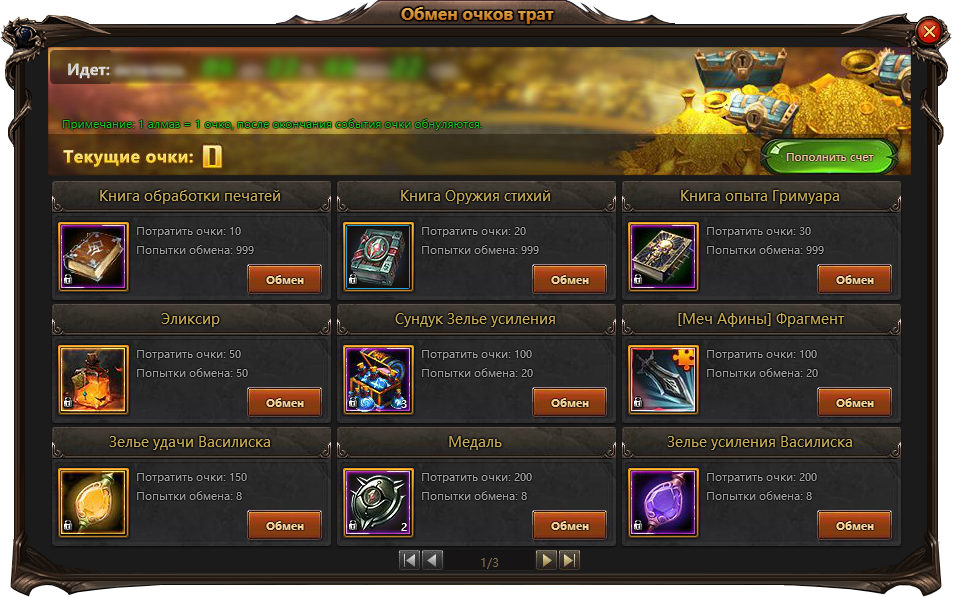Exchange points for Зелье удачи Василиска
Screen dimensions: 954x597
(284, 525)
